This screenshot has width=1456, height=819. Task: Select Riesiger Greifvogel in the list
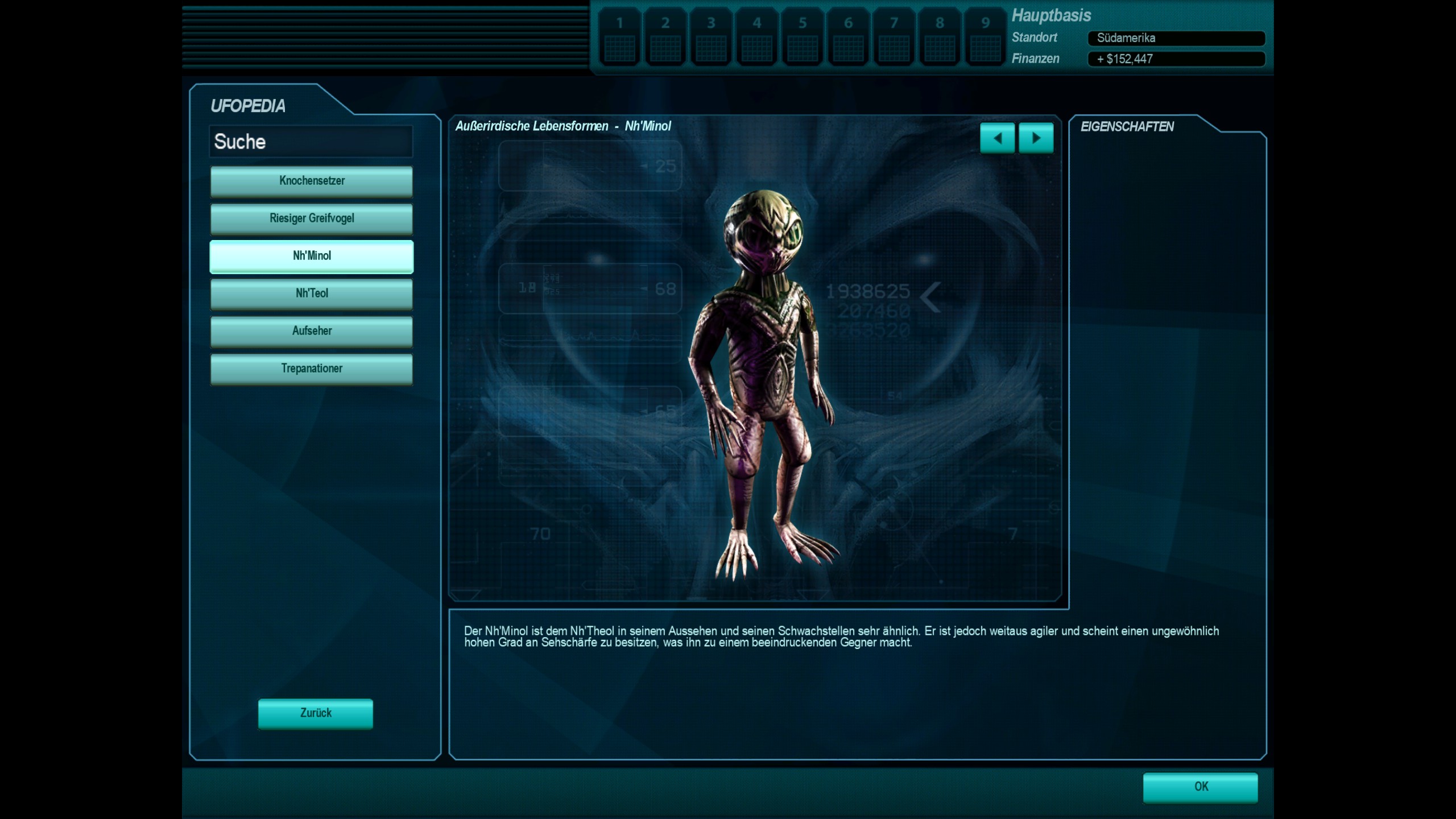coord(312,218)
